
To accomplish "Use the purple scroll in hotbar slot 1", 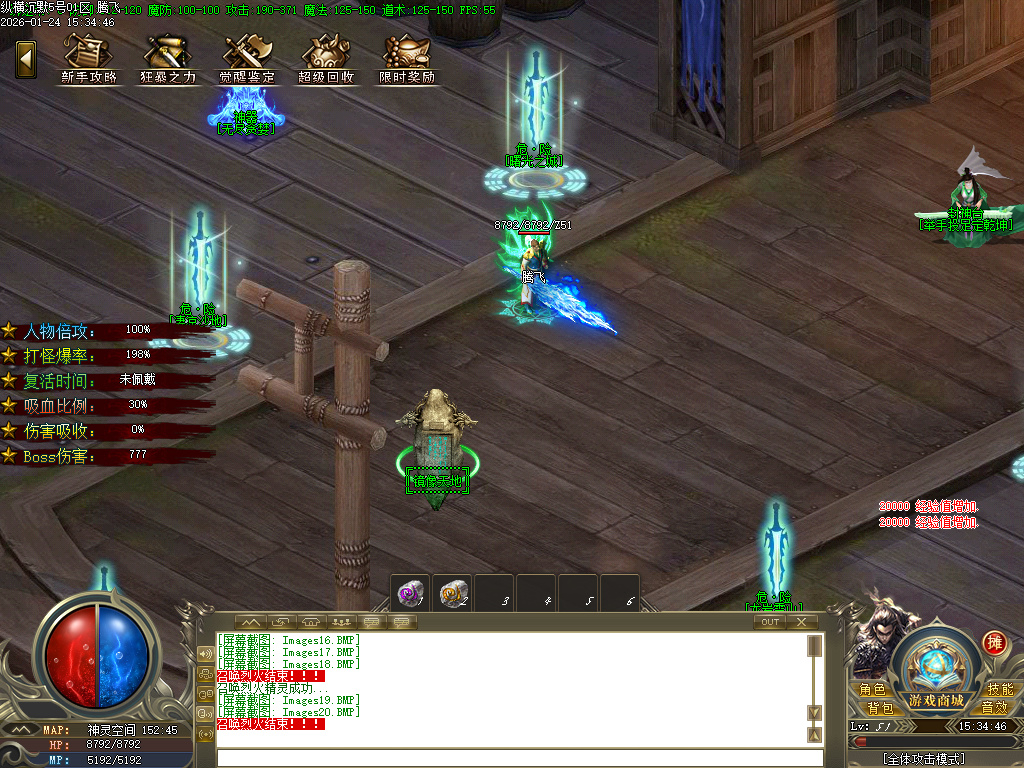I will [410, 593].
